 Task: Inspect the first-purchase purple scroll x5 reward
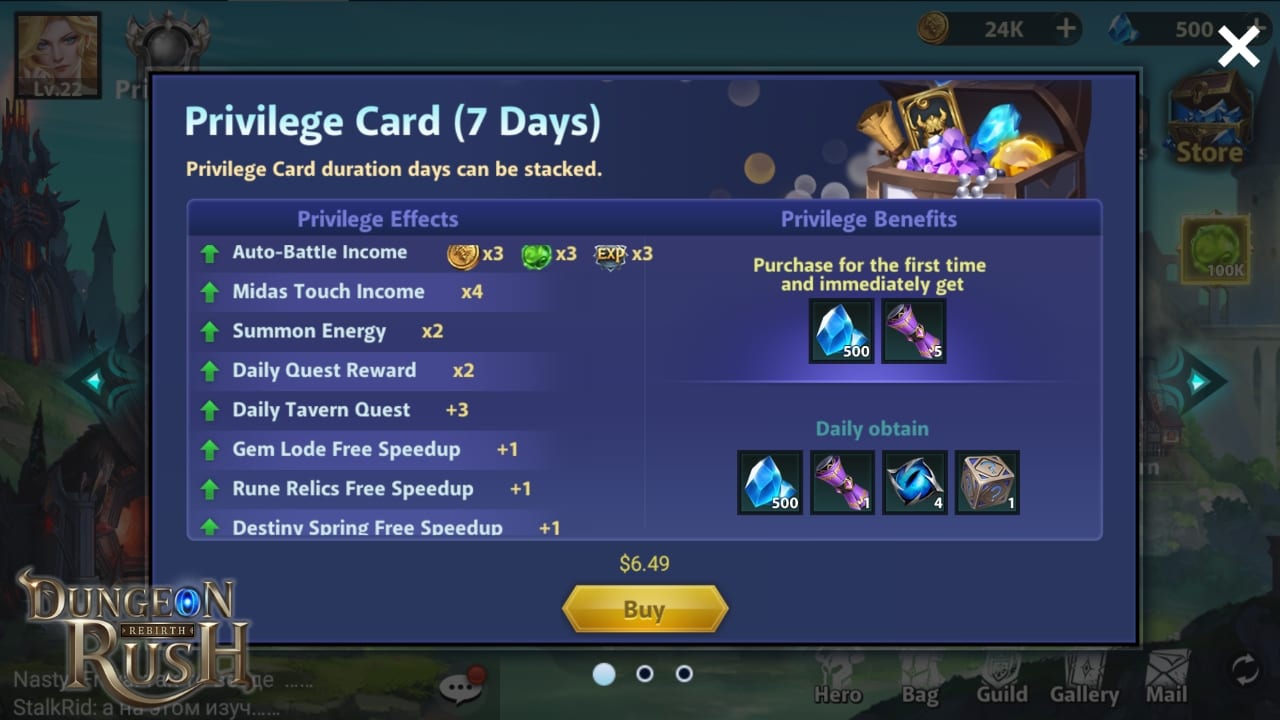914,331
